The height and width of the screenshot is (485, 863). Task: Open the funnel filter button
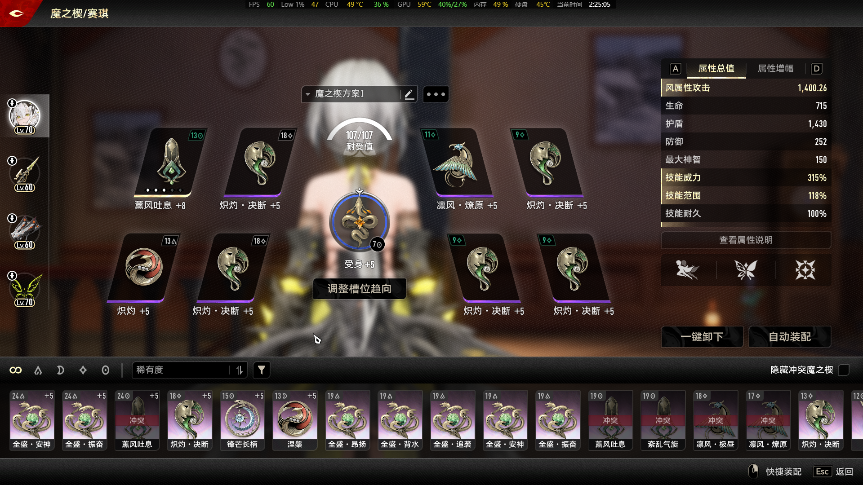click(261, 370)
